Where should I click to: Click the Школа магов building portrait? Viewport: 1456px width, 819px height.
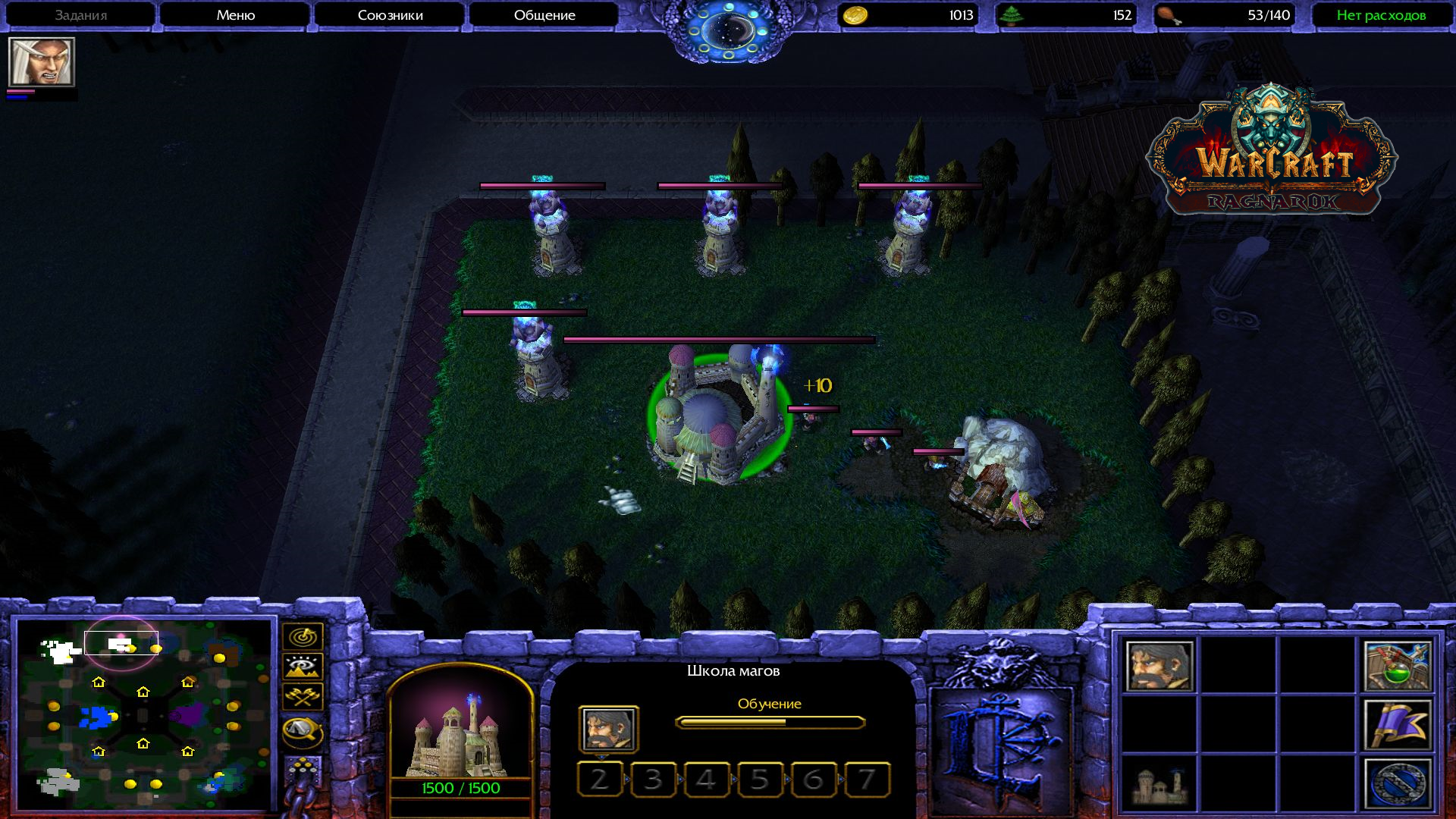460,724
